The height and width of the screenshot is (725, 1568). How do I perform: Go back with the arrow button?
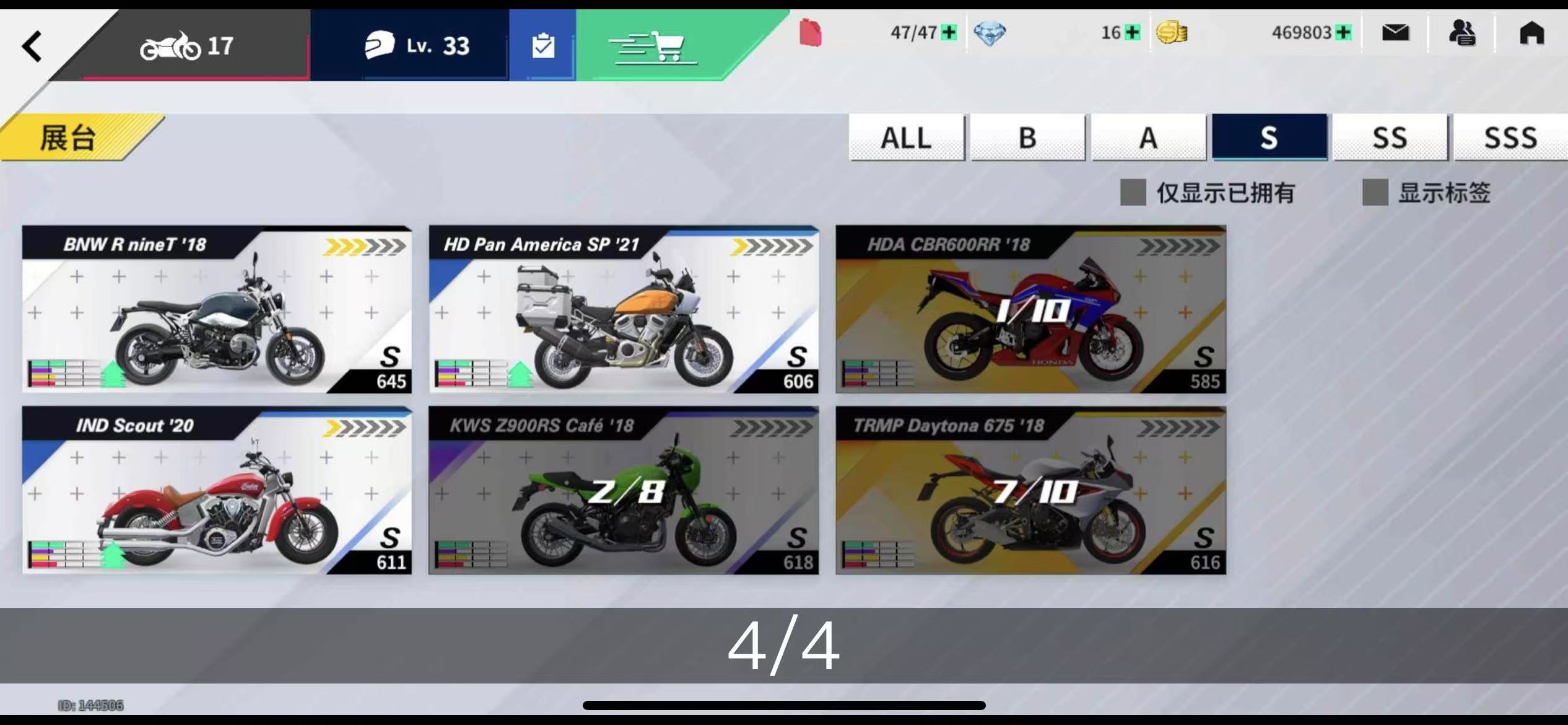point(32,46)
